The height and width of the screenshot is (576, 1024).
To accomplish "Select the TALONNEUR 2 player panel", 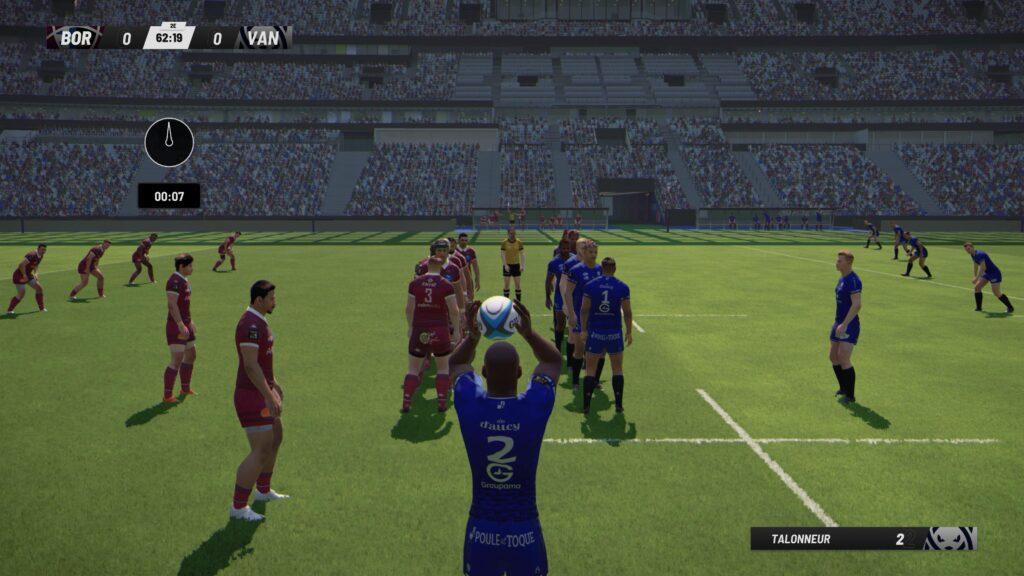I will 862,539.
